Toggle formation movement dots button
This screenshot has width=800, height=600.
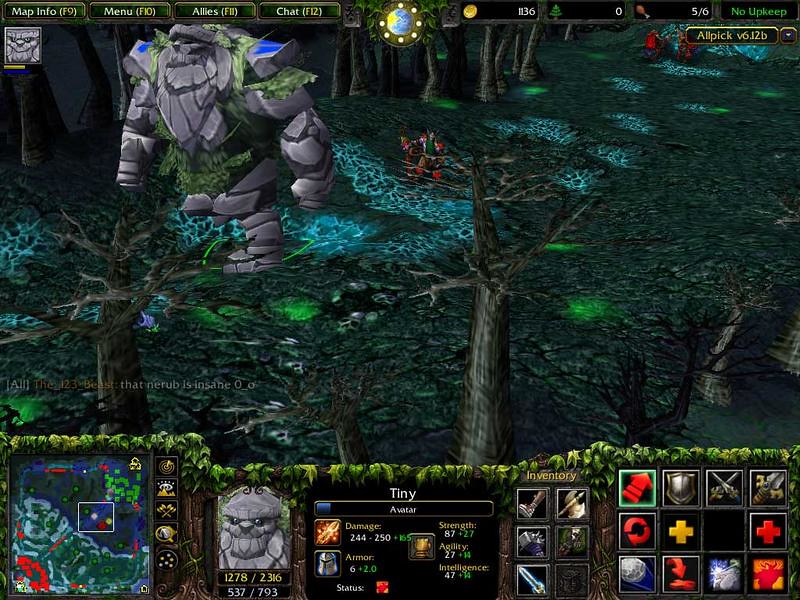click(x=167, y=558)
